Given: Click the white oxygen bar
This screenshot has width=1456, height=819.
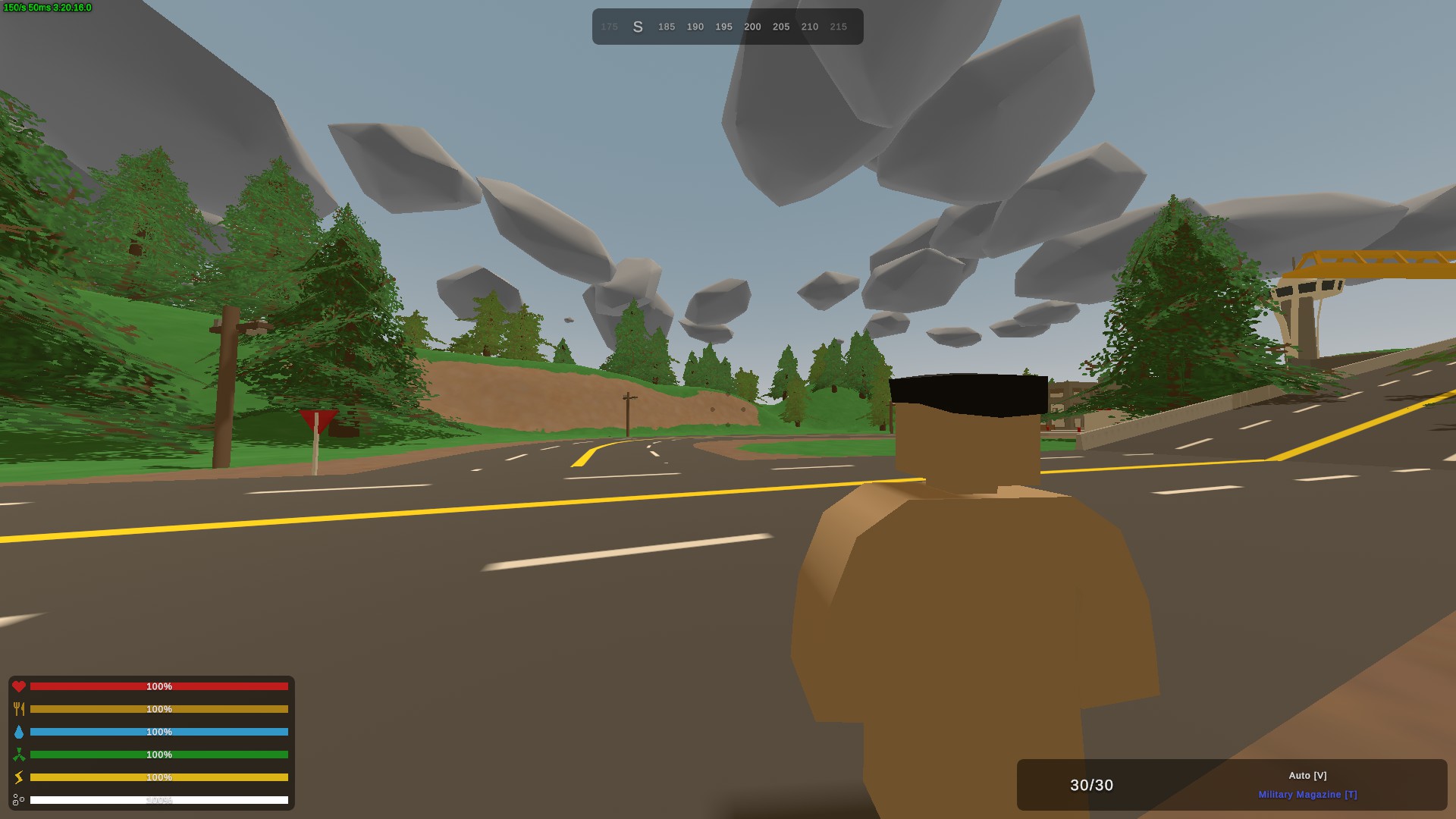Looking at the screenshot, I should click(x=159, y=800).
